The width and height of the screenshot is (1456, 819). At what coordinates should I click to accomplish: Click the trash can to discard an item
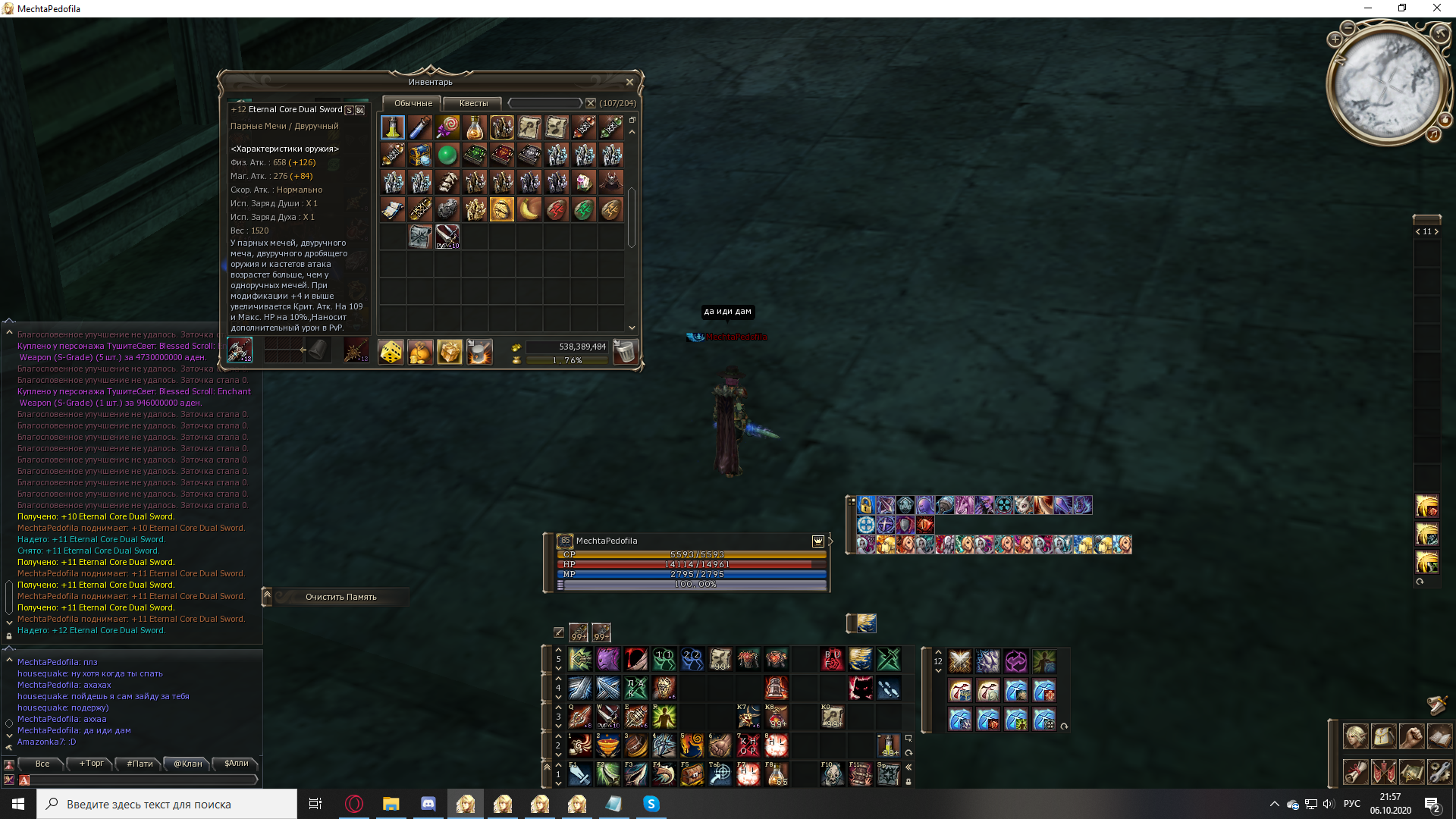point(624,351)
